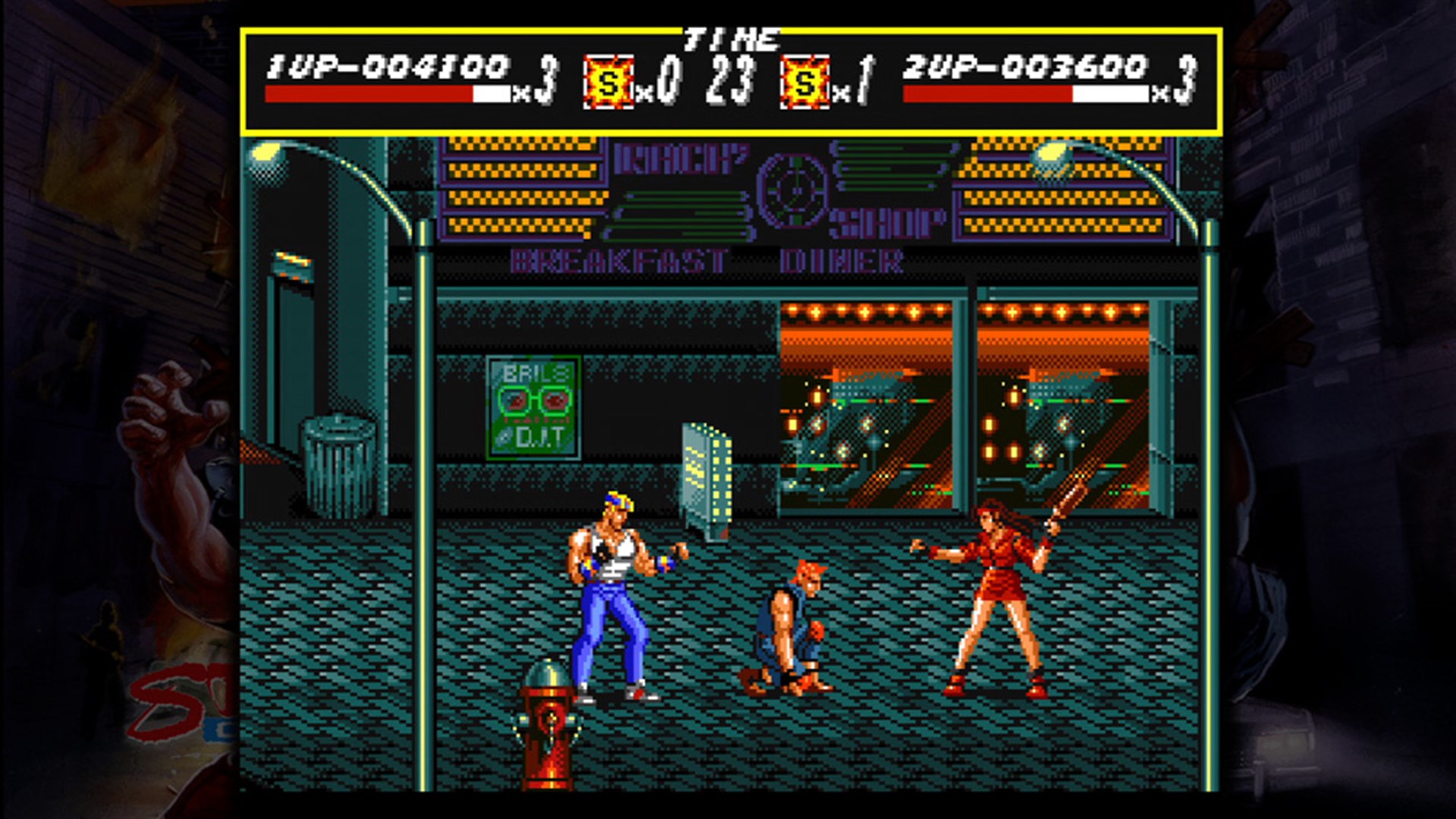The height and width of the screenshot is (819, 1456).
Task: Click the 1UP-004100 score display
Action: [x=387, y=64]
